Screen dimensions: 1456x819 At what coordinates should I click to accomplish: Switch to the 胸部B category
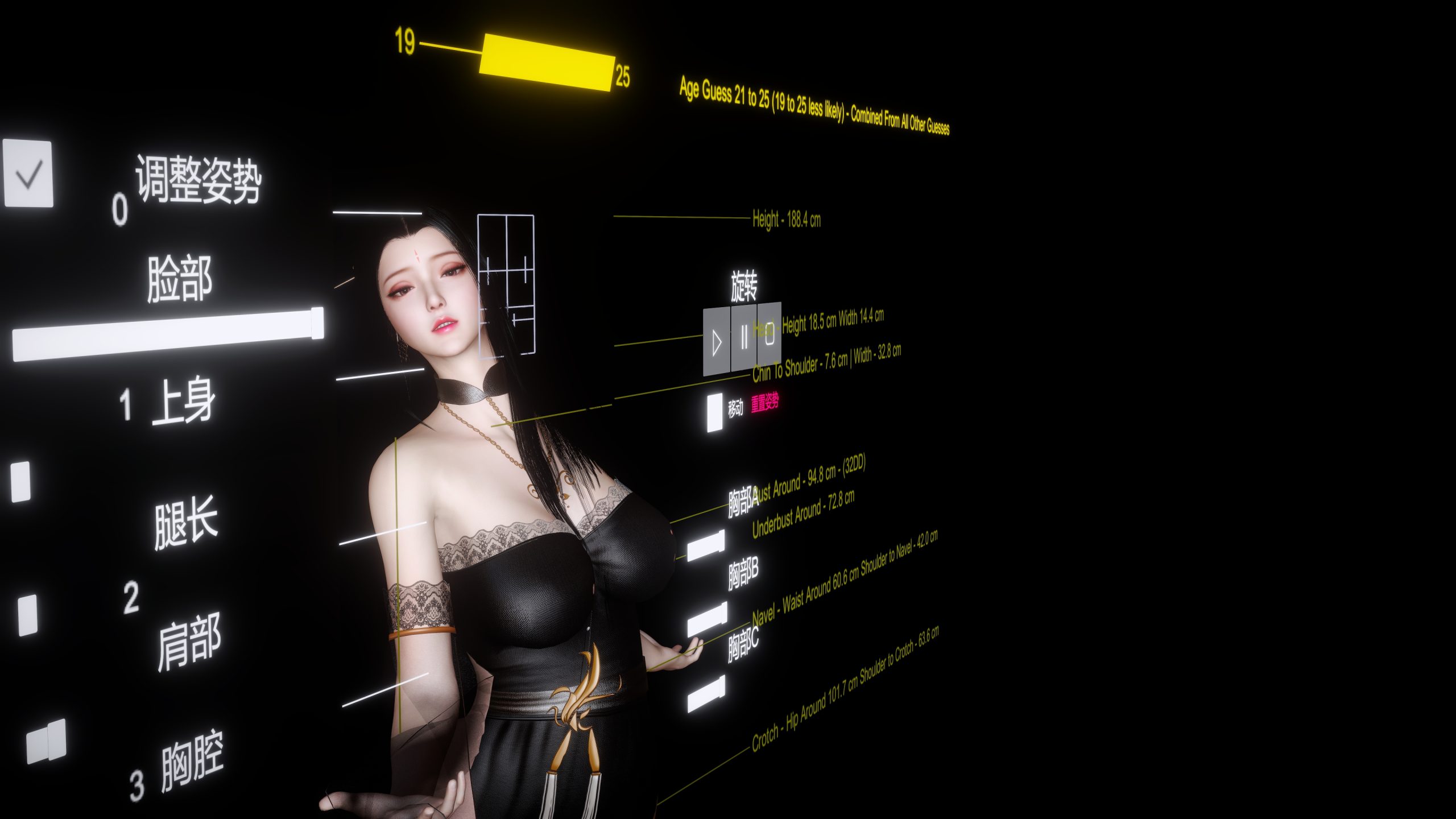pos(744,571)
